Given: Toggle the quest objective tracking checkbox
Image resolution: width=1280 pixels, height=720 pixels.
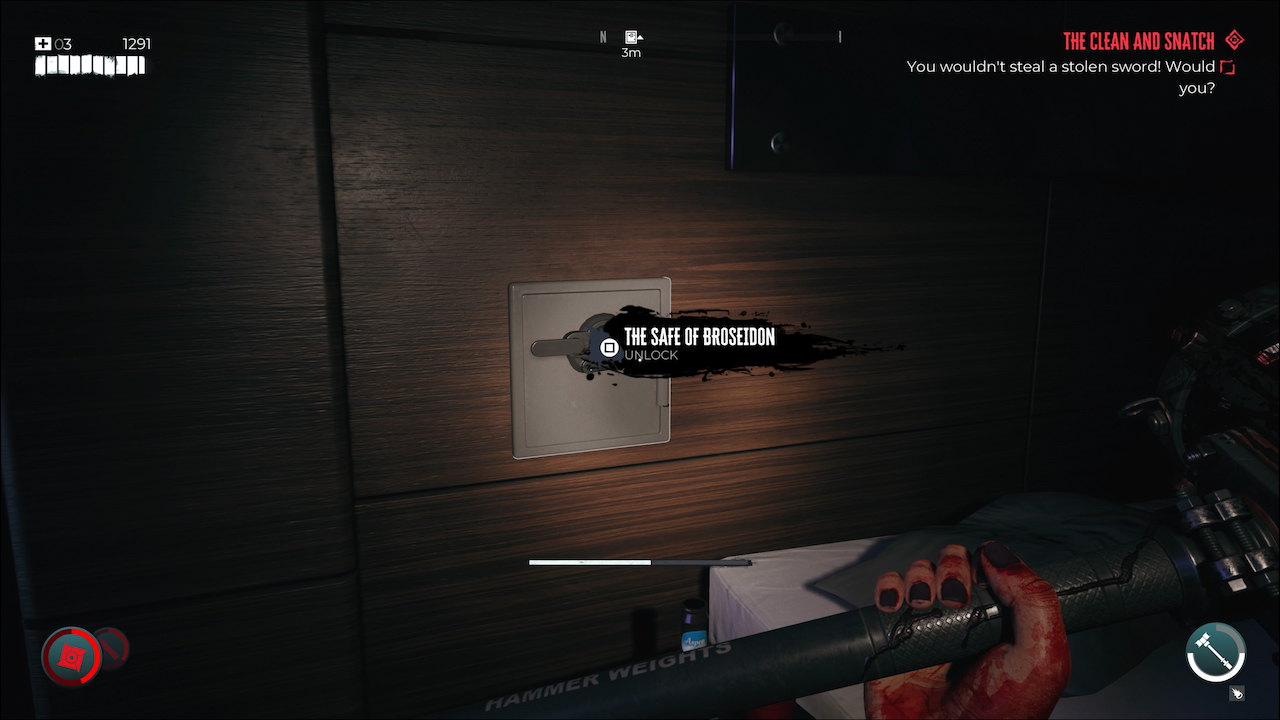Looking at the screenshot, I should coord(1227,66).
